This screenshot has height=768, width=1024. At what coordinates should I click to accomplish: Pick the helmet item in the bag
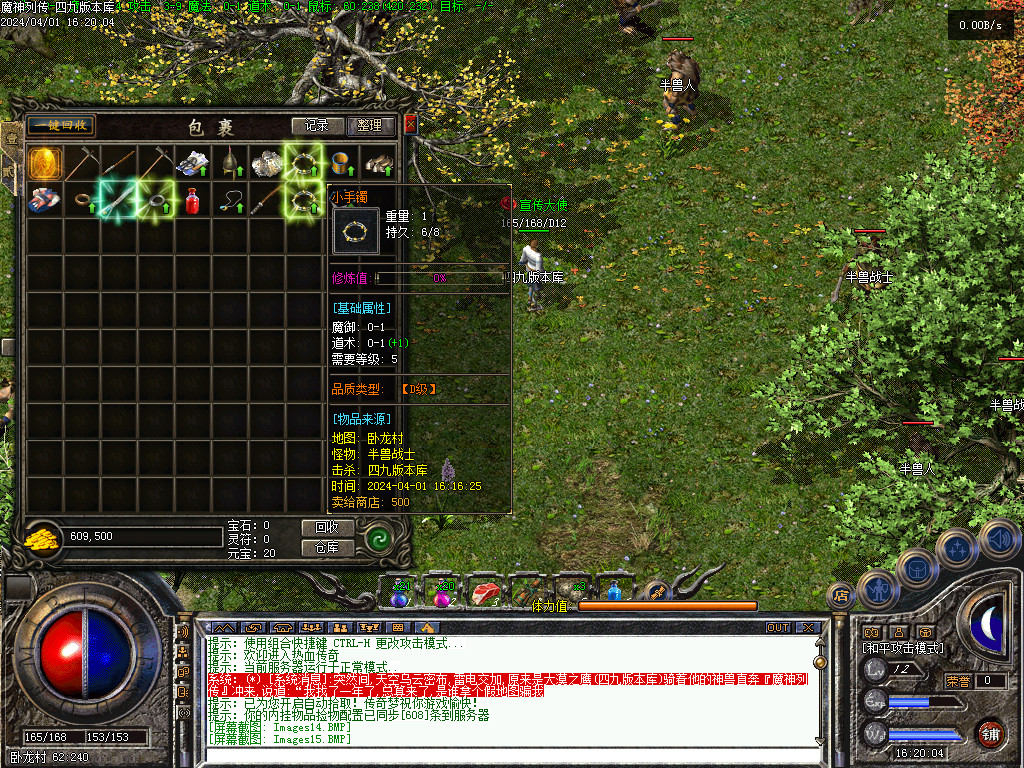[229, 163]
